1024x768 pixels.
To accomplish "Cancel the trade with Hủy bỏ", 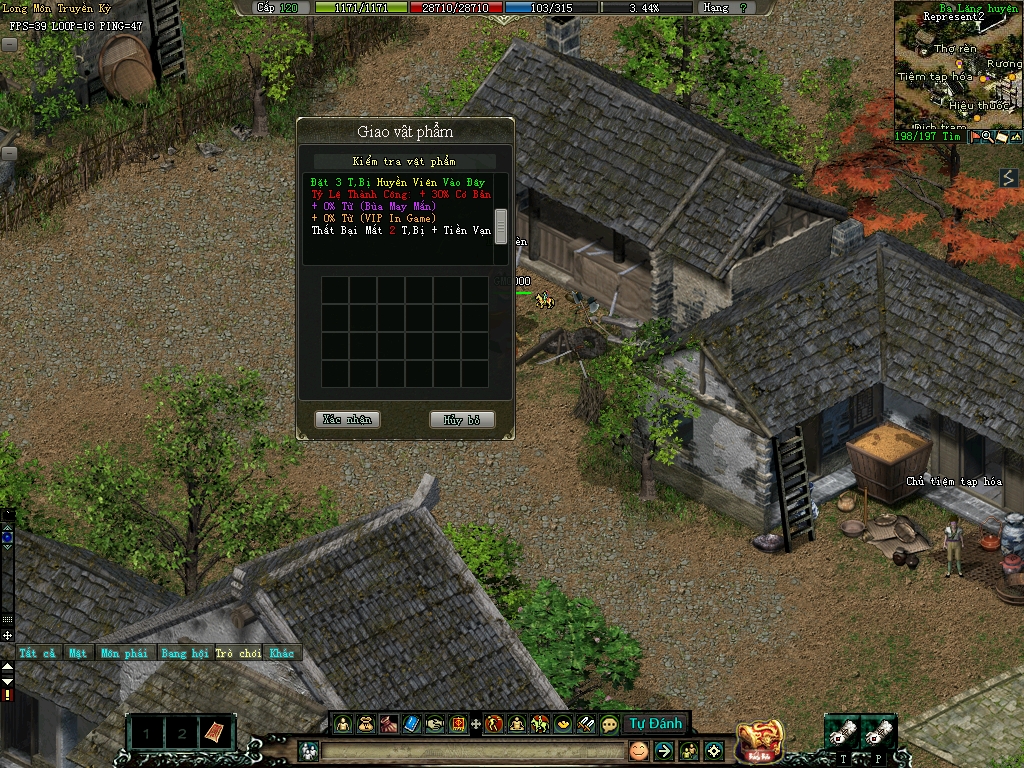I will tap(462, 420).
